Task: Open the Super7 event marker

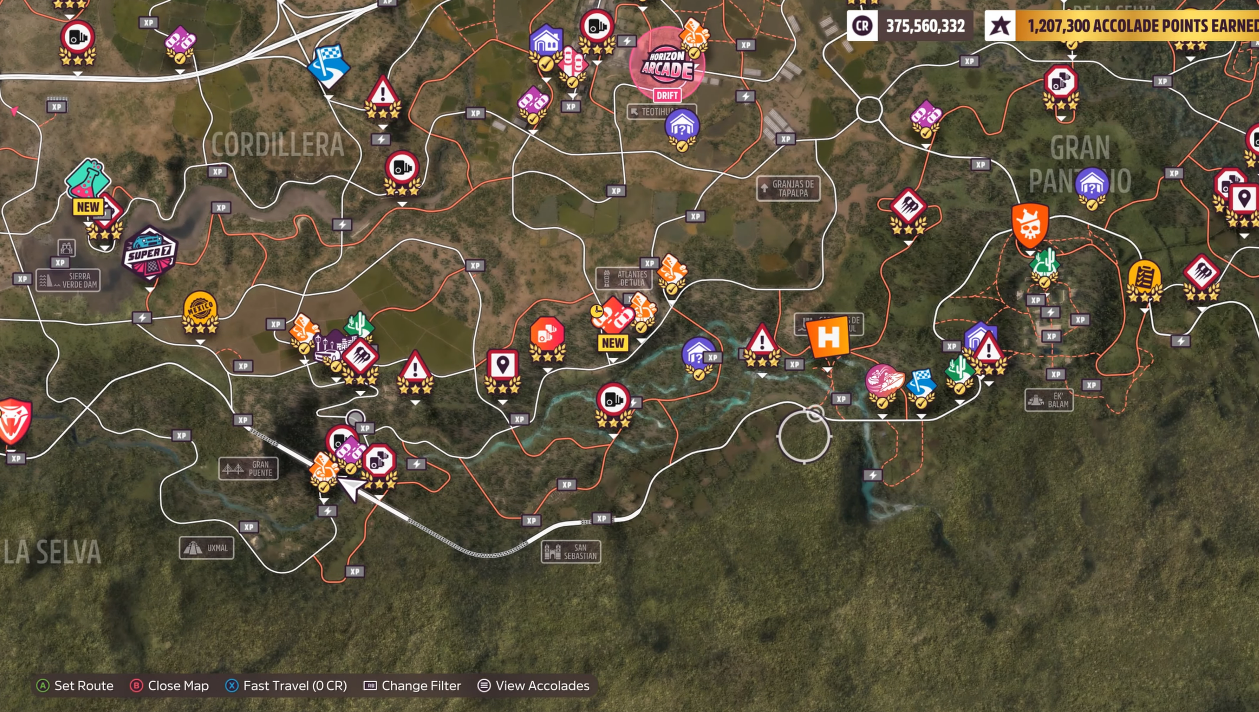Action: pyautogui.click(x=149, y=252)
